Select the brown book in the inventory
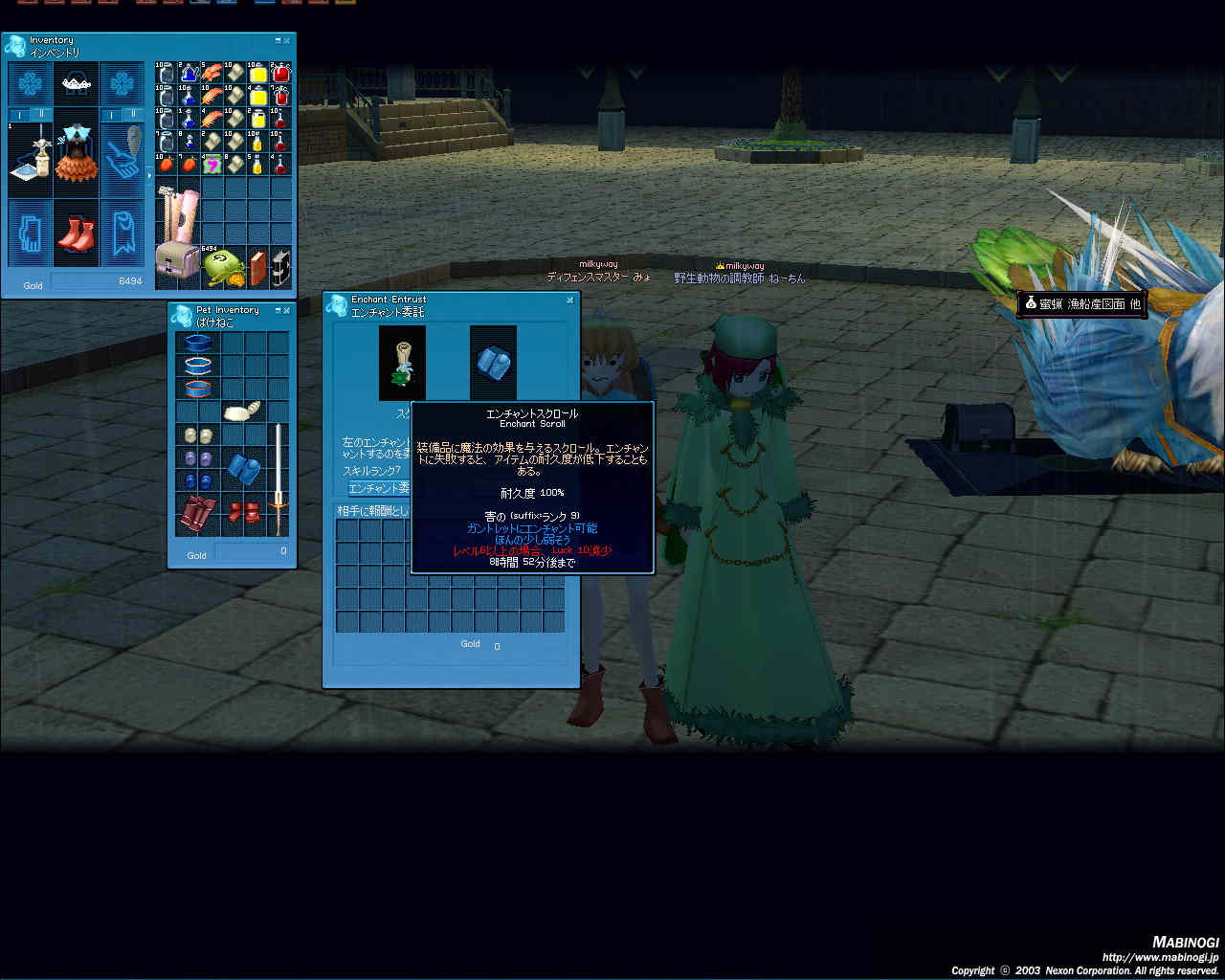Image resolution: width=1225 pixels, height=980 pixels. [x=257, y=267]
